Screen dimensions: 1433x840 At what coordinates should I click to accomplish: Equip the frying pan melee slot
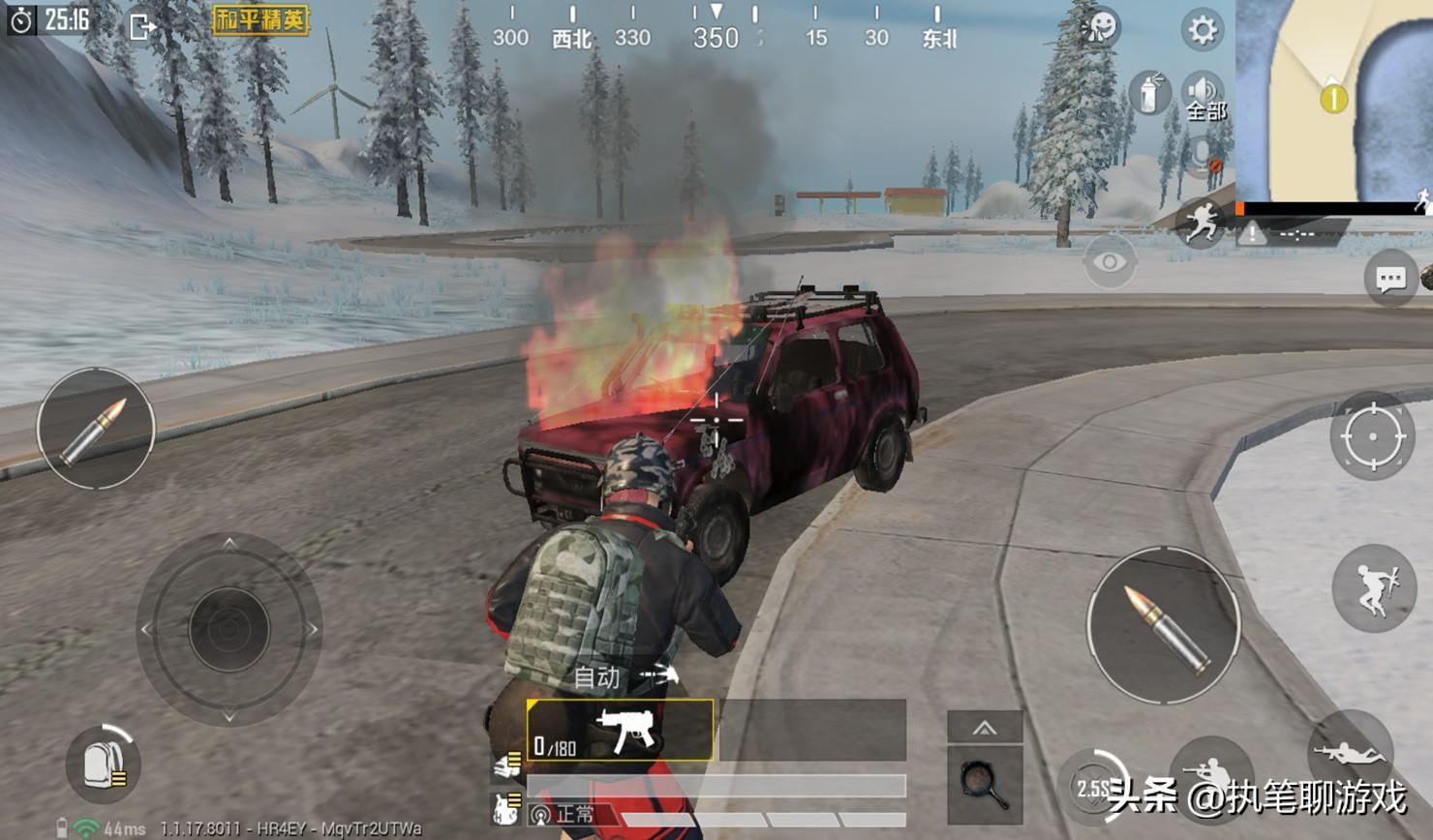(x=985, y=783)
